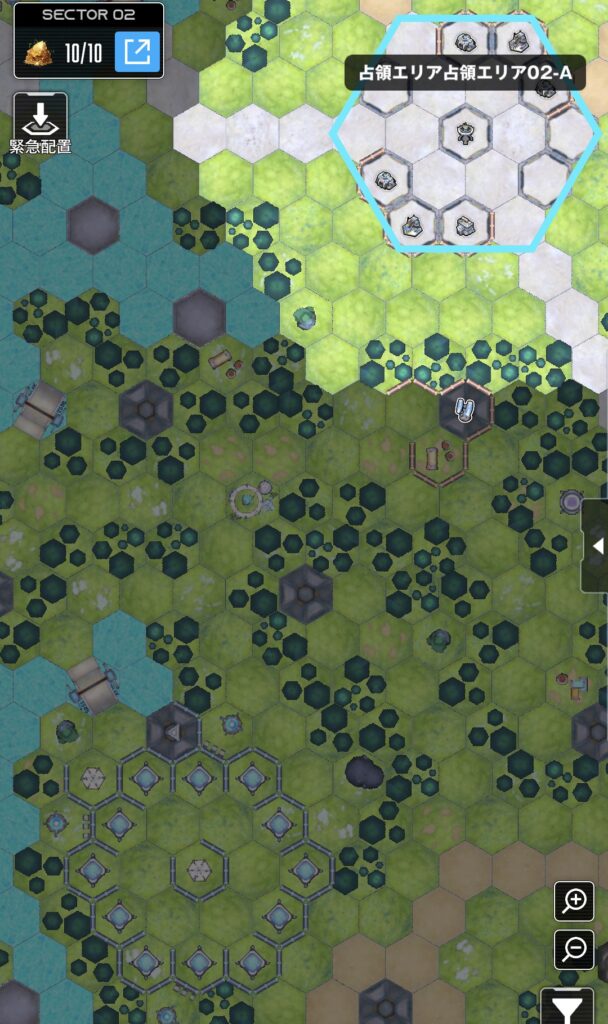Image resolution: width=608 pixels, height=1024 pixels.
Task: Activate the 緊急配置 emergency deploy button
Action: point(40,120)
